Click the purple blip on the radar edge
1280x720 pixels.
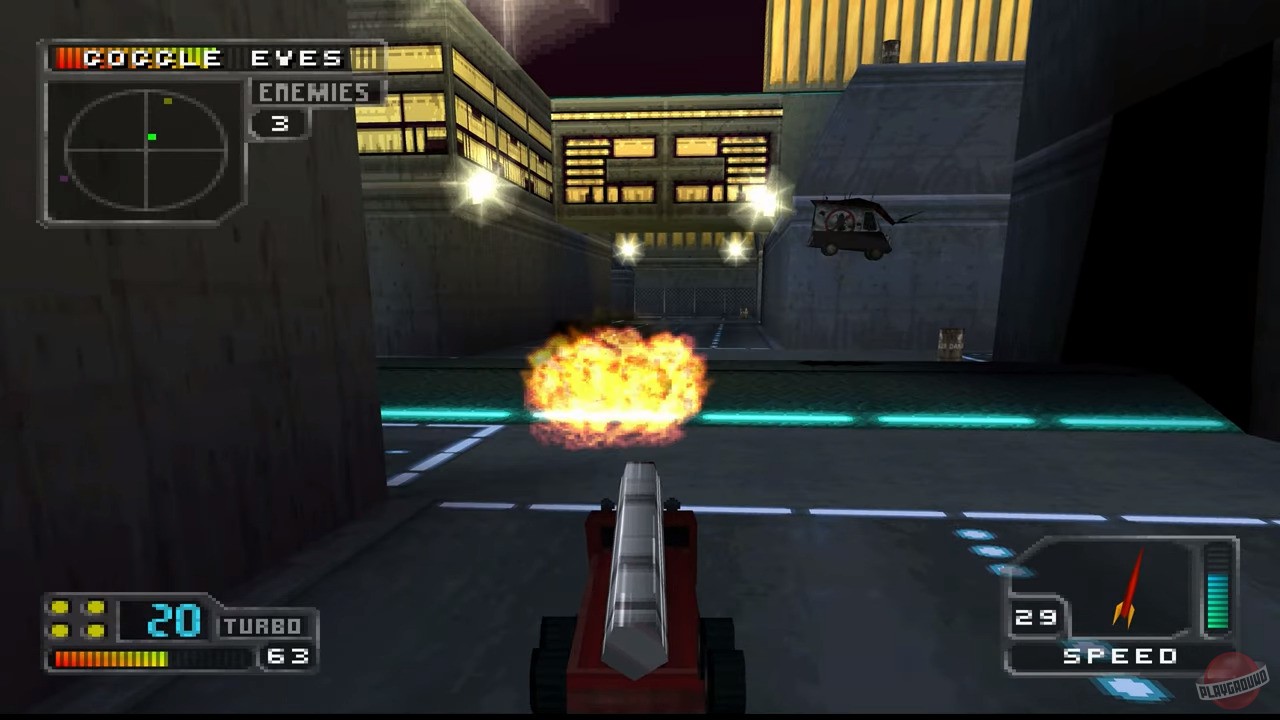63,178
